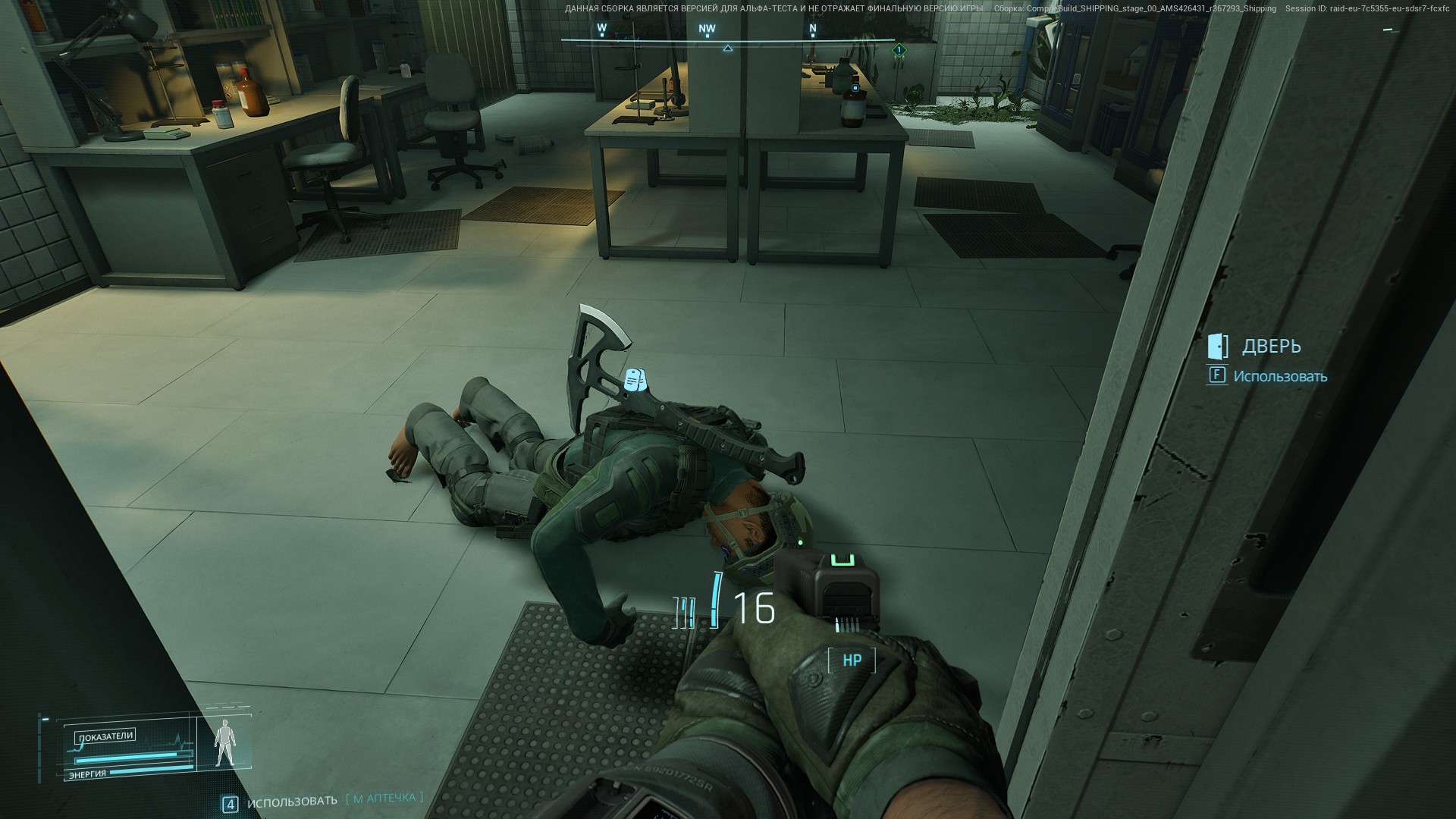Select the М Аптечка quick-use item
The width and height of the screenshot is (1456, 819).
pyautogui.click(x=384, y=798)
